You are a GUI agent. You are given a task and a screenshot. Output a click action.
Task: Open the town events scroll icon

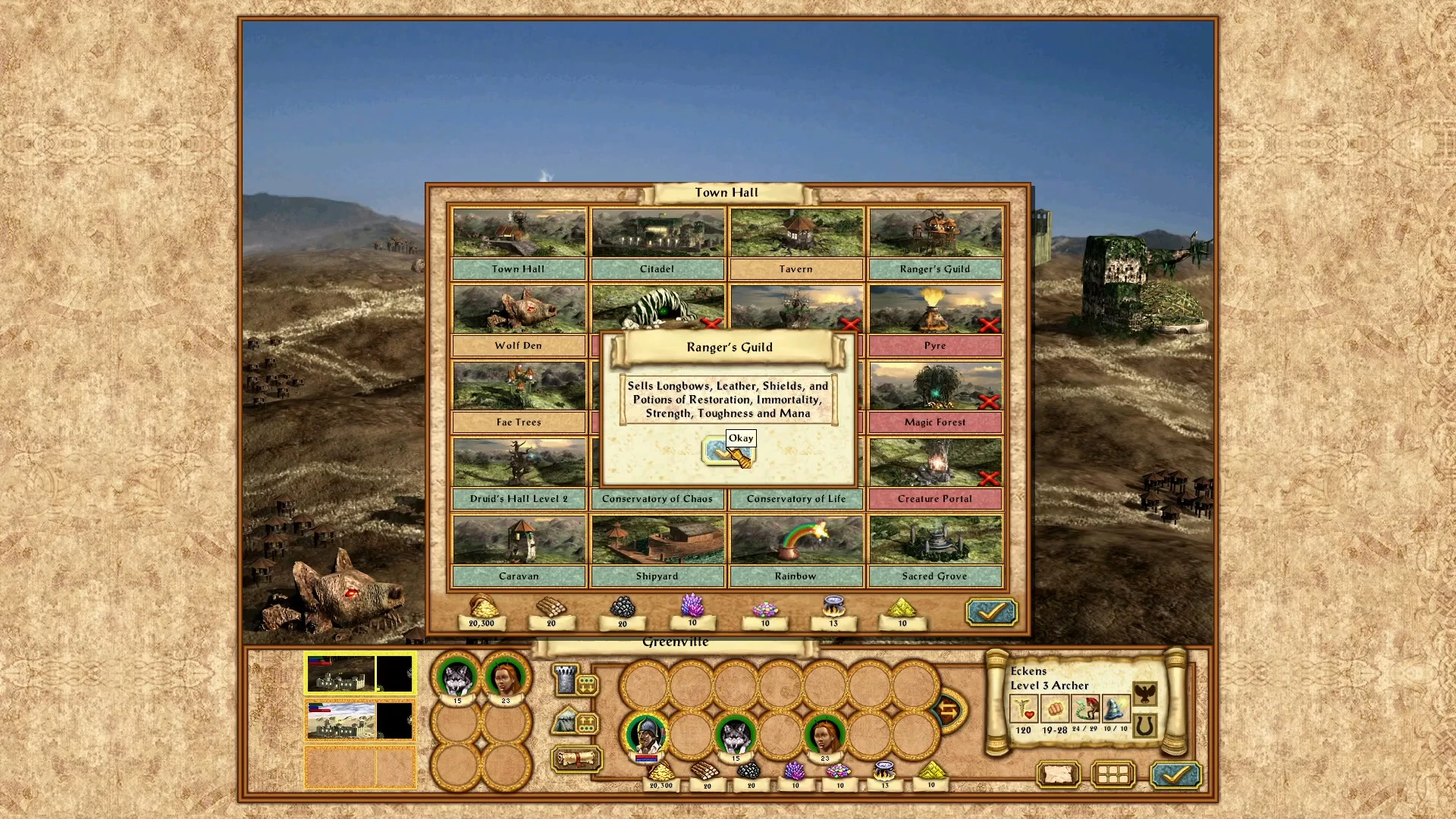point(576,759)
